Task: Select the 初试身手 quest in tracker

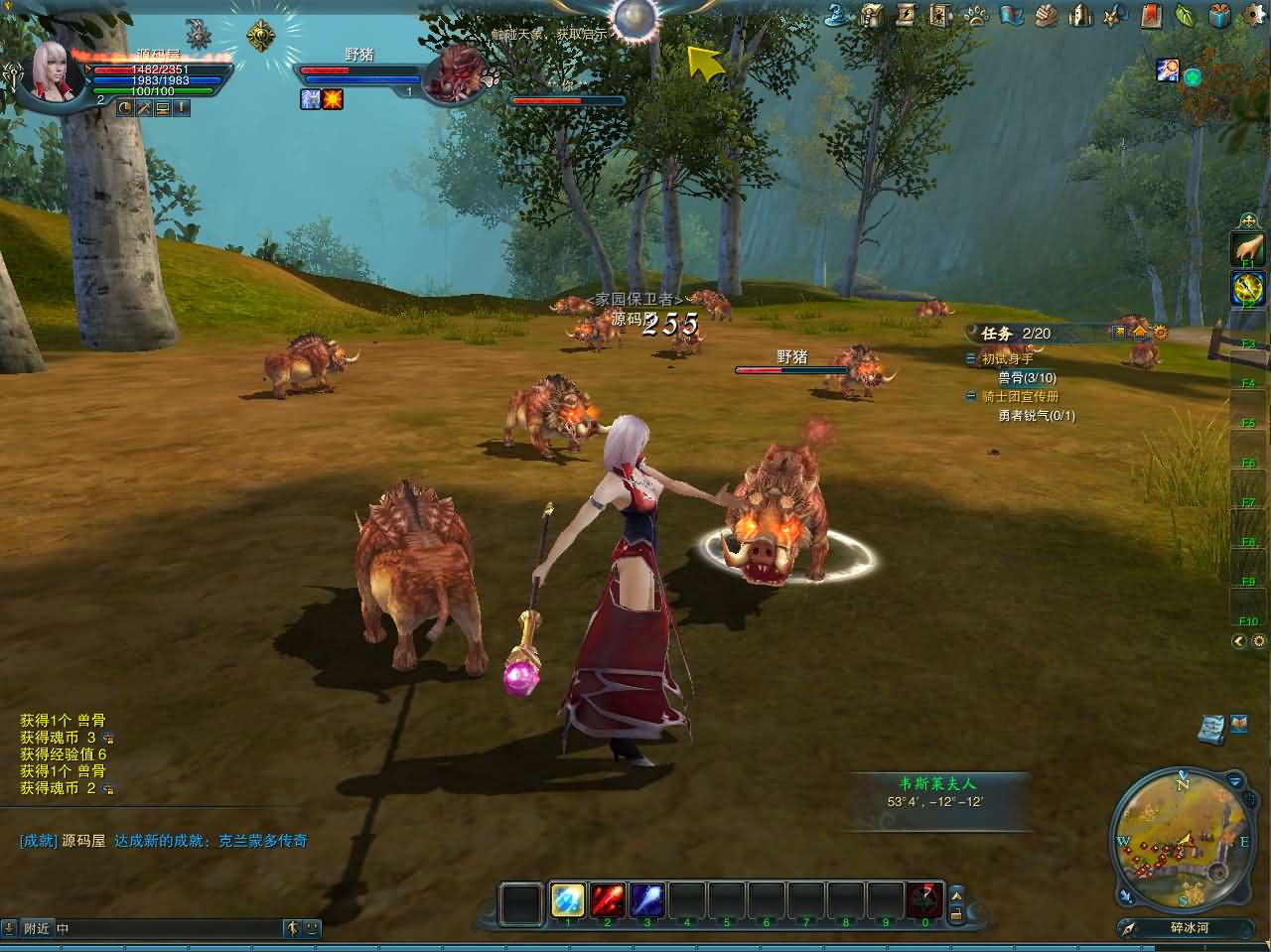Action: point(1007,359)
